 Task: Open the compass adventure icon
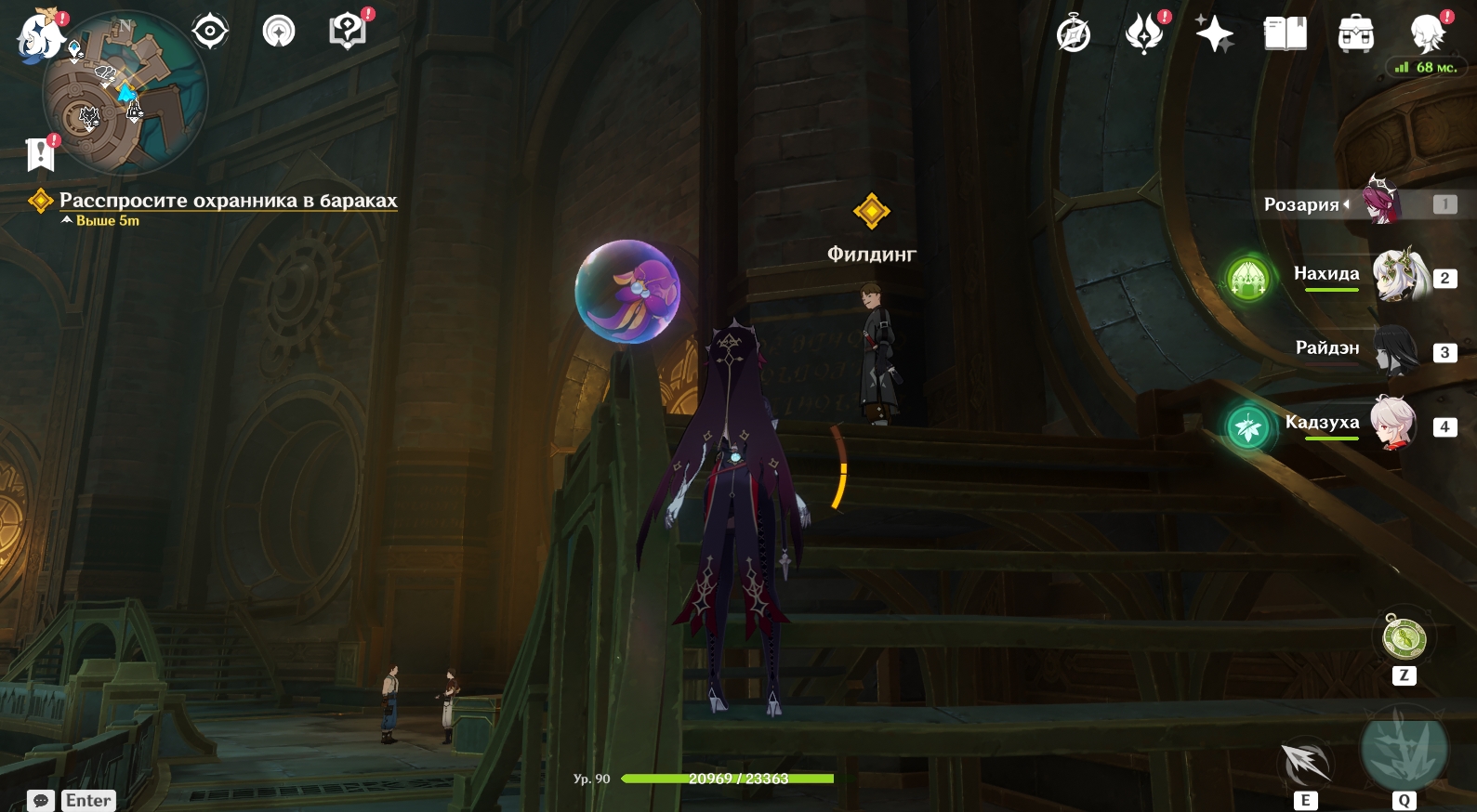[x=1074, y=34]
